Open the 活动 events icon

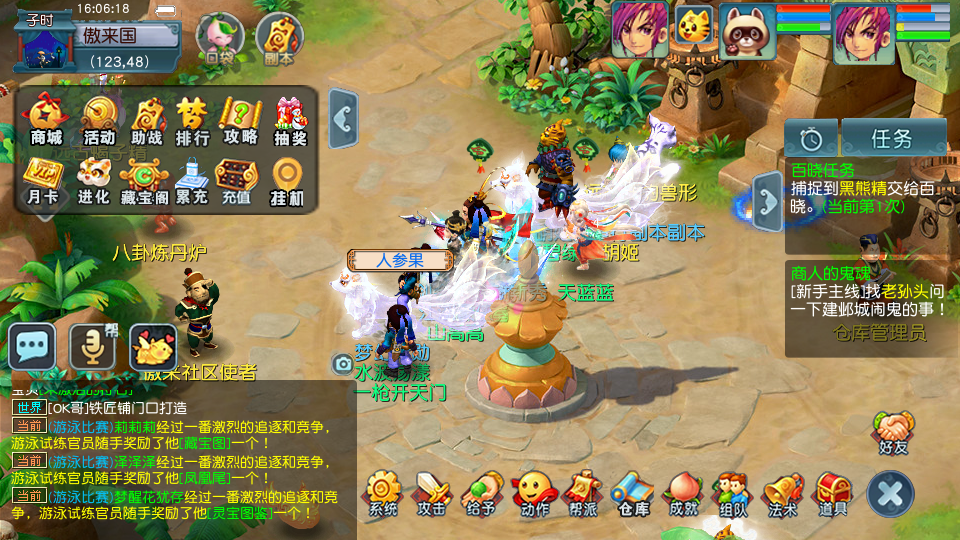click(x=99, y=120)
